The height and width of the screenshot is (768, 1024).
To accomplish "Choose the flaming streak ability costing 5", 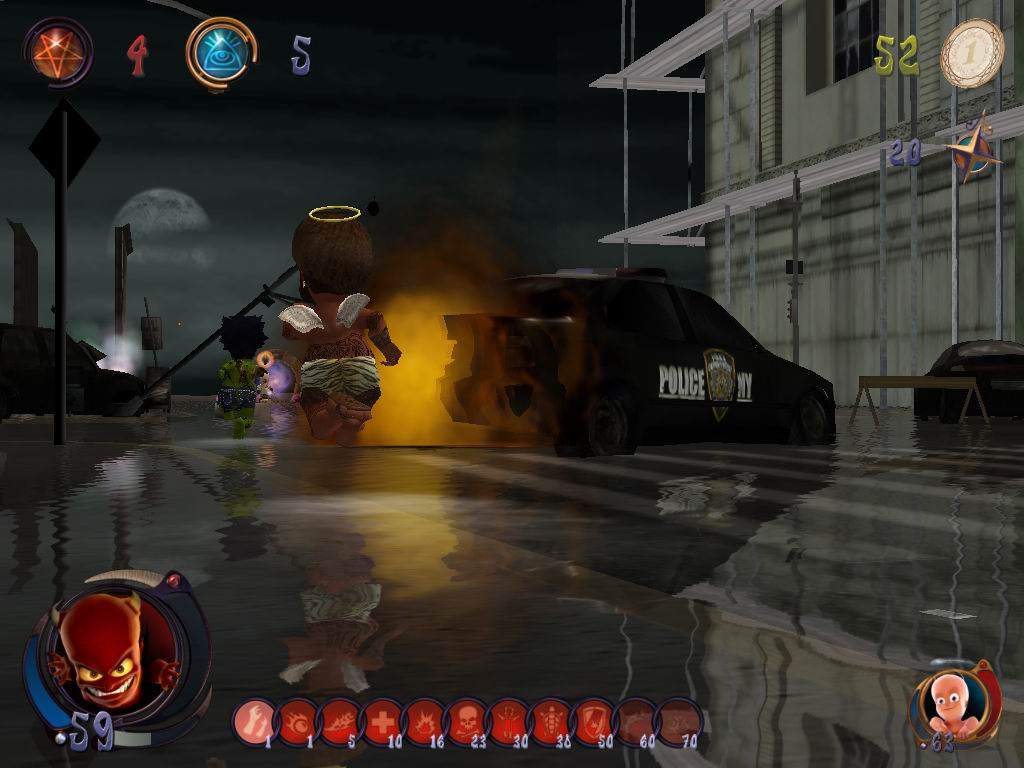I will pos(340,720).
